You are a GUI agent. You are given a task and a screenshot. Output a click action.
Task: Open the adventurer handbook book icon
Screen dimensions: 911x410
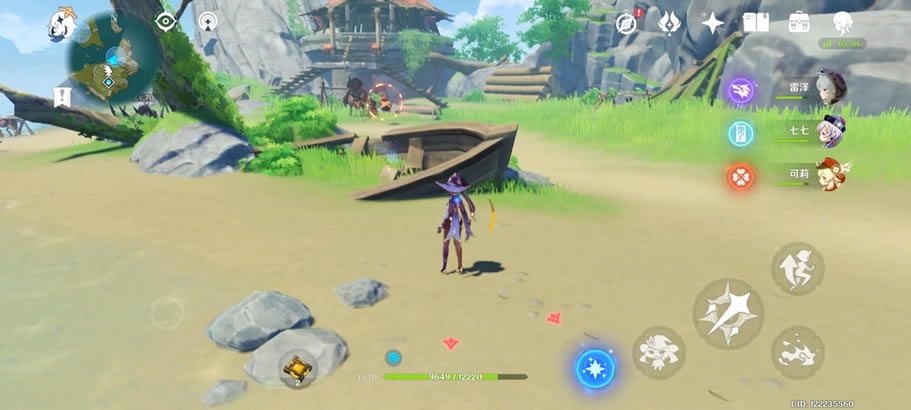coord(756,22)
